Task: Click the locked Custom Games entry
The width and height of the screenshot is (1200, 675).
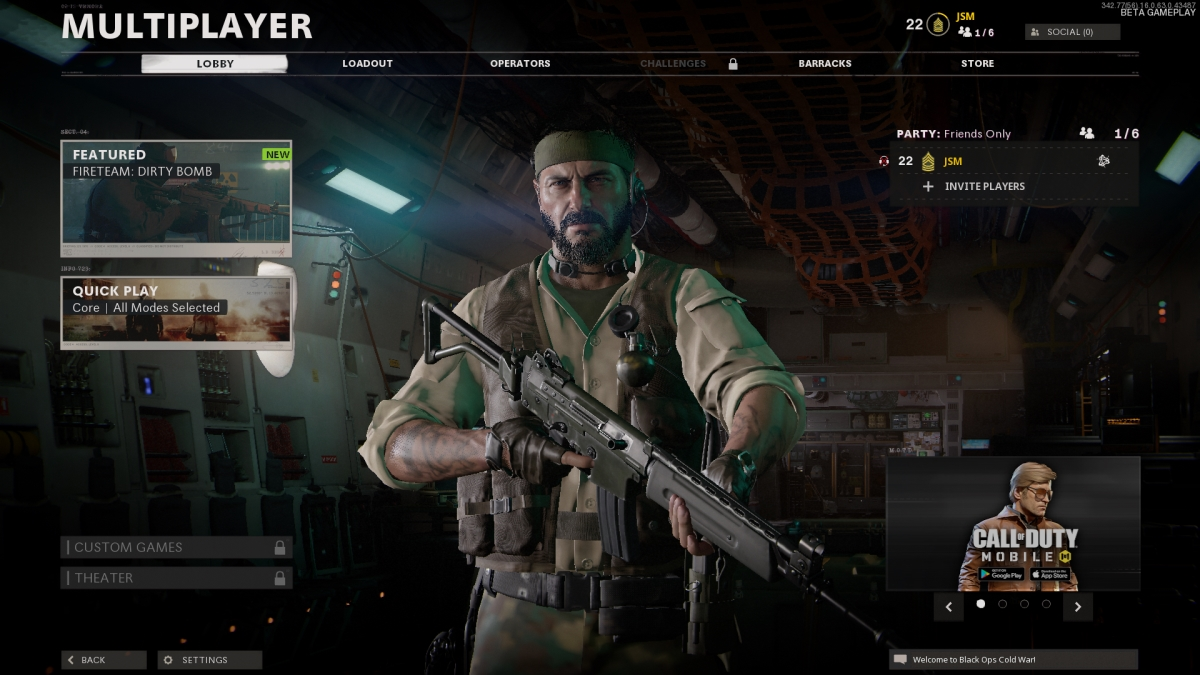Action: tap(177, 547)
